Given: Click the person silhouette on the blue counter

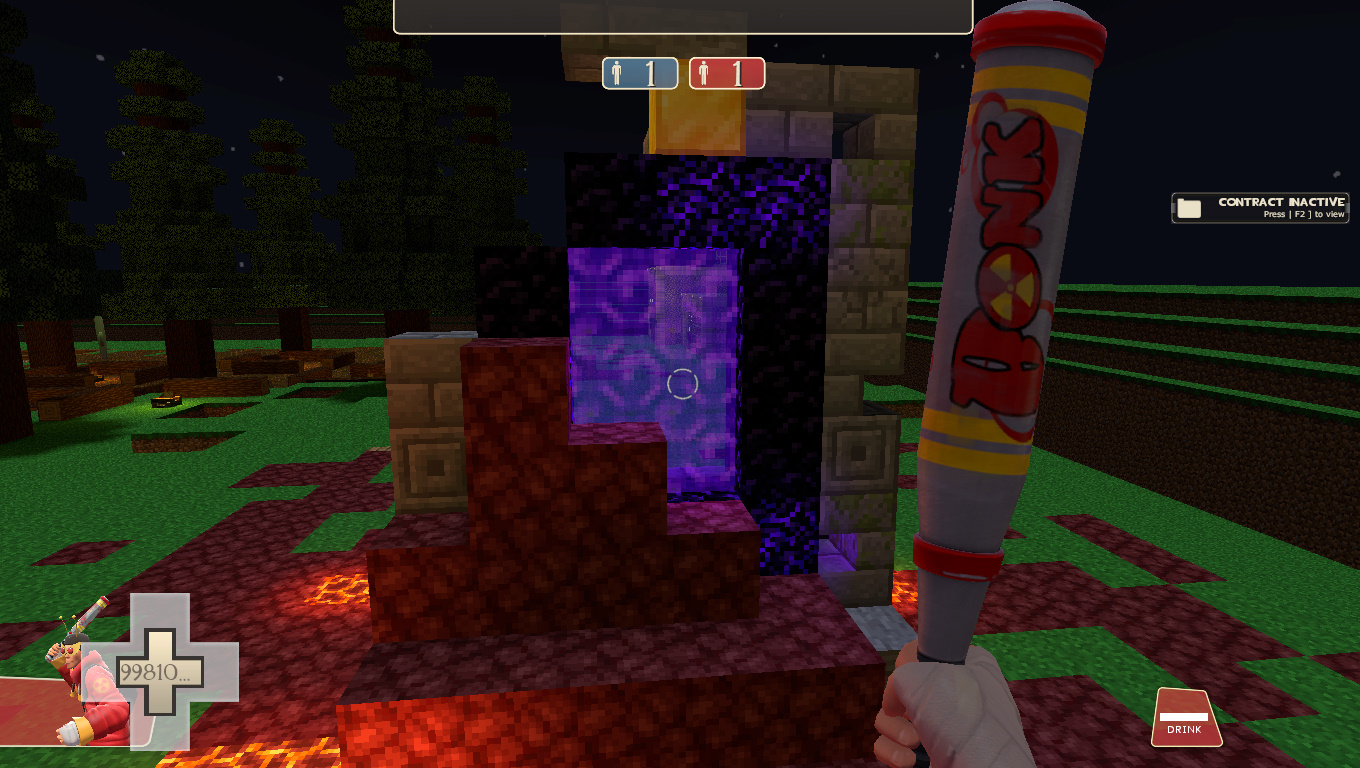Looking at the screenshot, I should click(x=618, y=72).
